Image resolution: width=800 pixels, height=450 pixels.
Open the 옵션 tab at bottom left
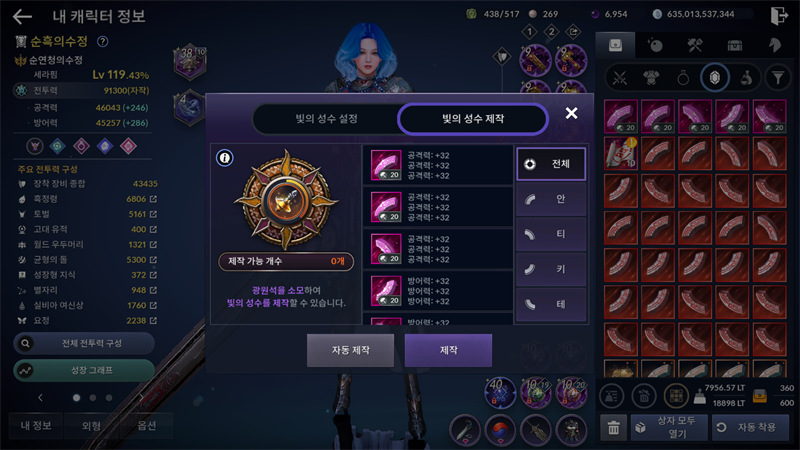(147, 424)
